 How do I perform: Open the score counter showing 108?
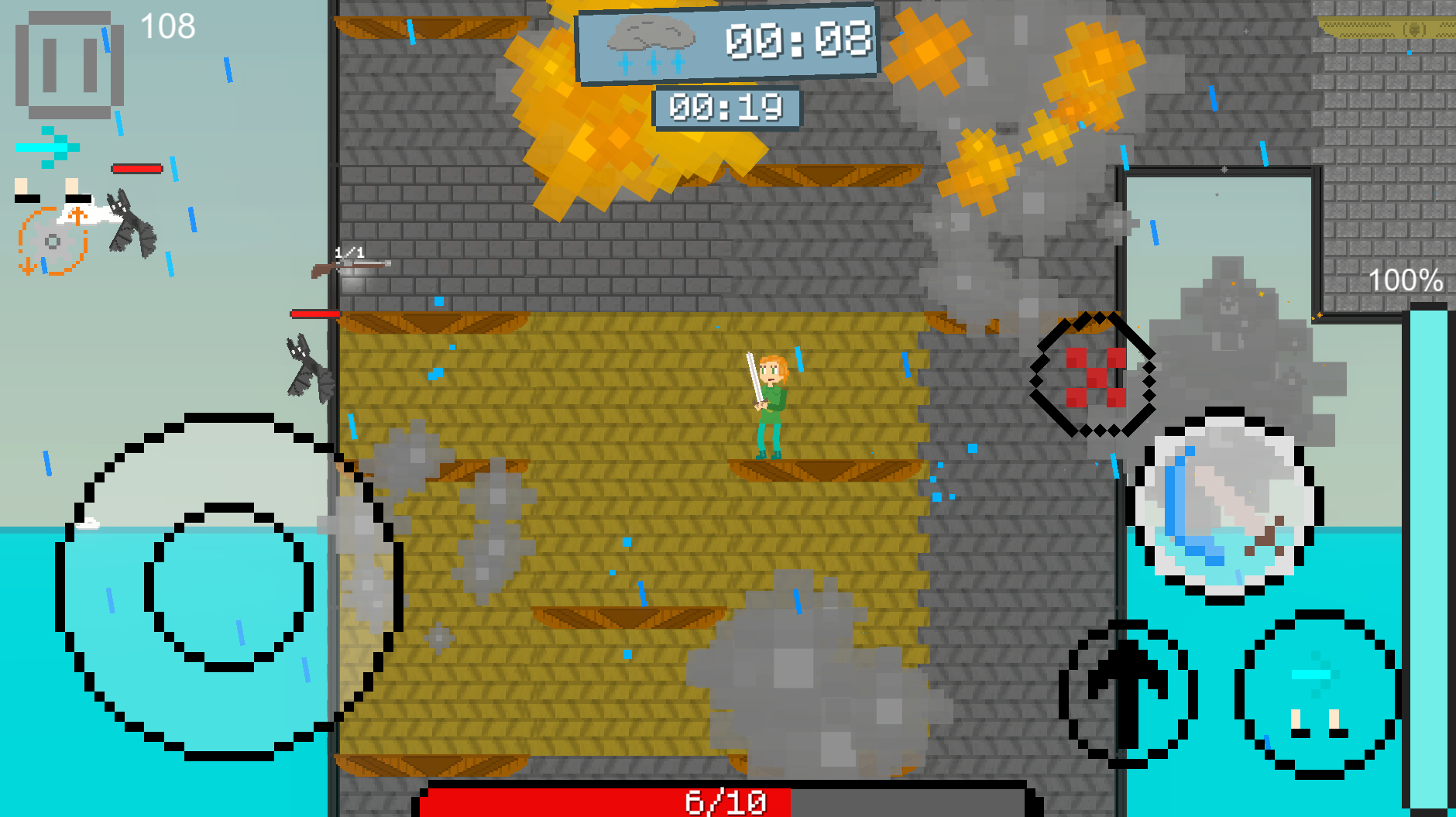tap(167, 26)
